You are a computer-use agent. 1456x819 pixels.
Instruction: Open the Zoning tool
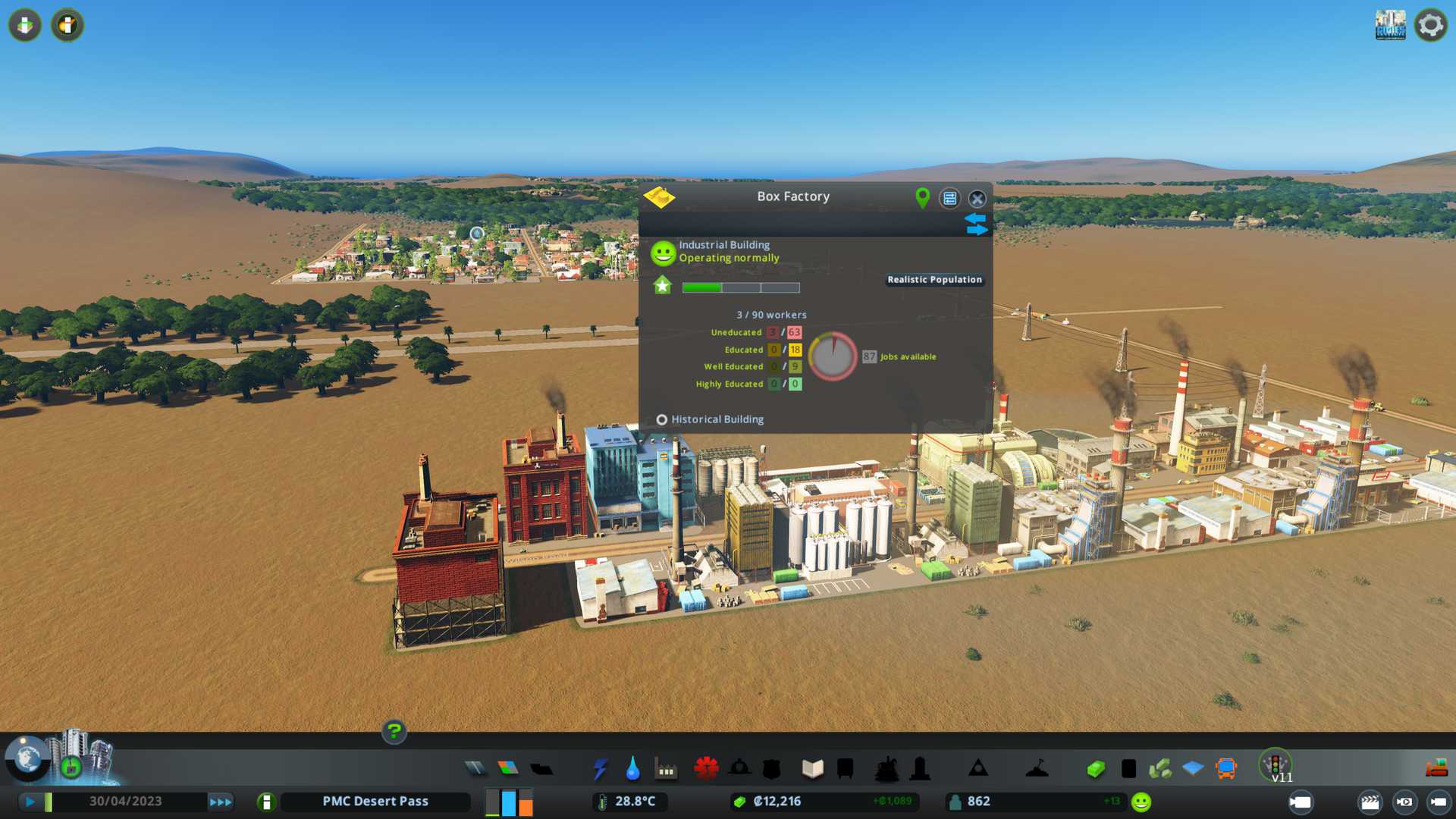[508, 769]
